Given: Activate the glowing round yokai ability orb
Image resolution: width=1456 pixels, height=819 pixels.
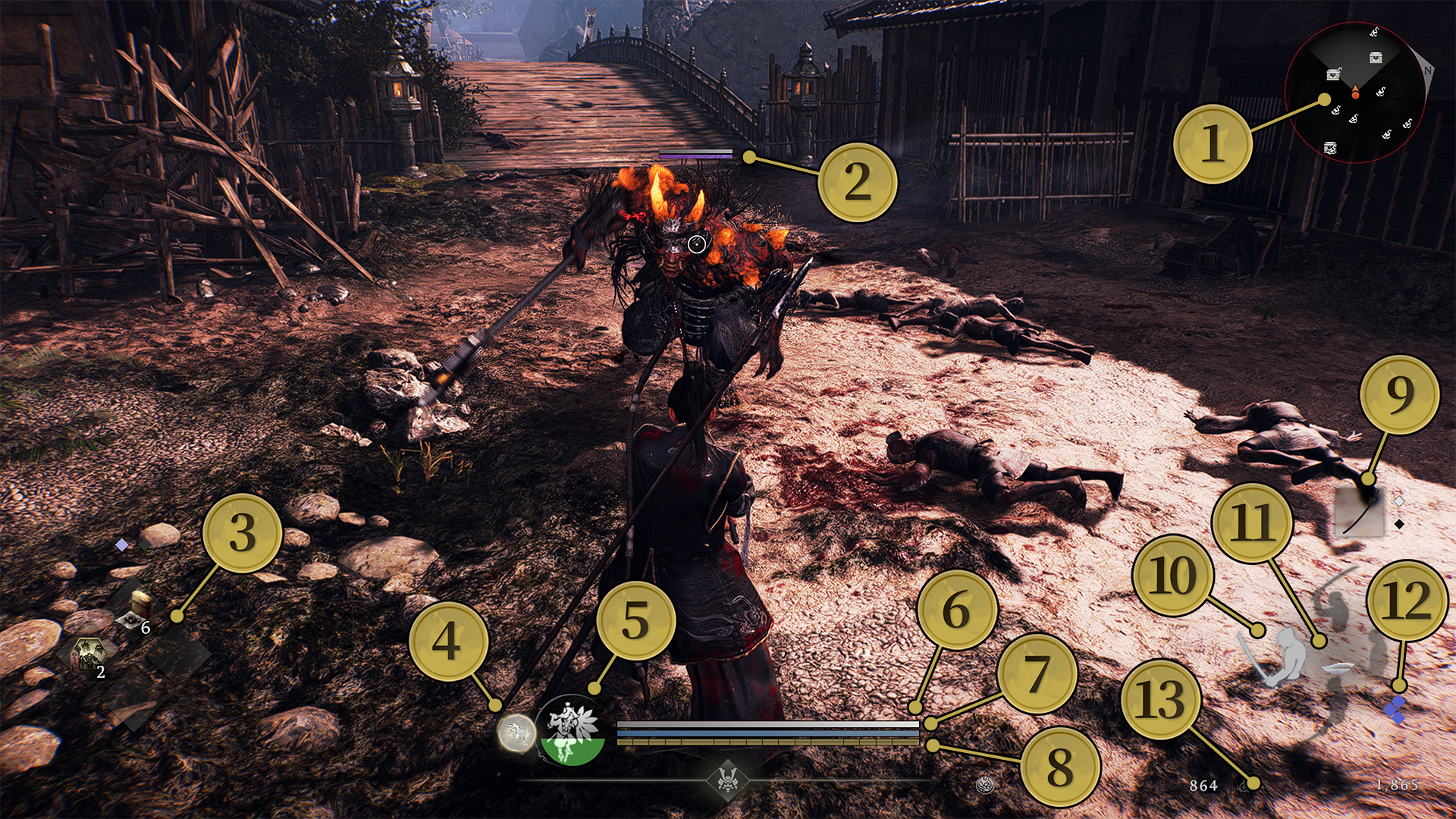Looking at the screenshot, I should tap(516, 733).
